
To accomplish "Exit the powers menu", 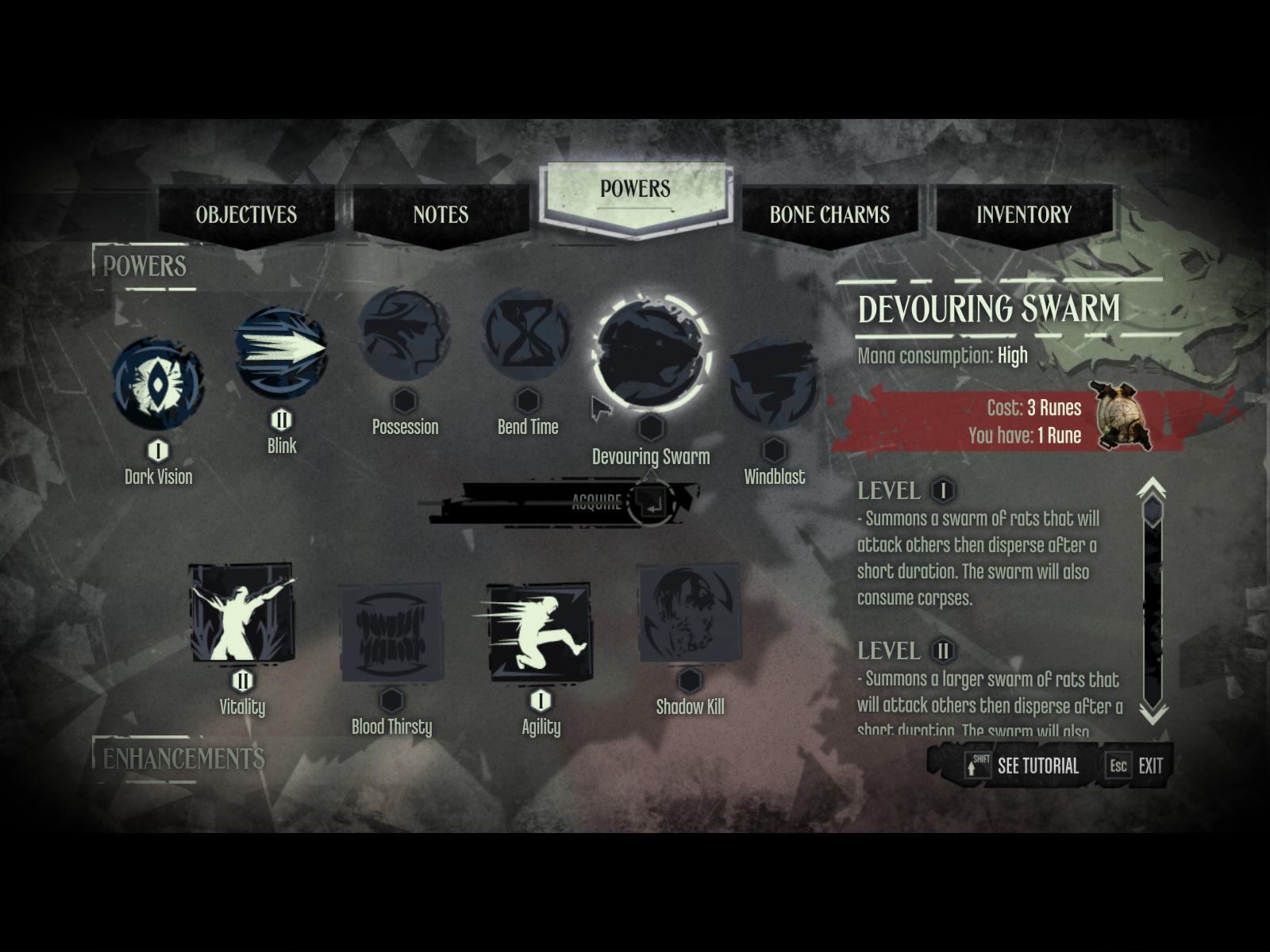I will [1137, 766].
